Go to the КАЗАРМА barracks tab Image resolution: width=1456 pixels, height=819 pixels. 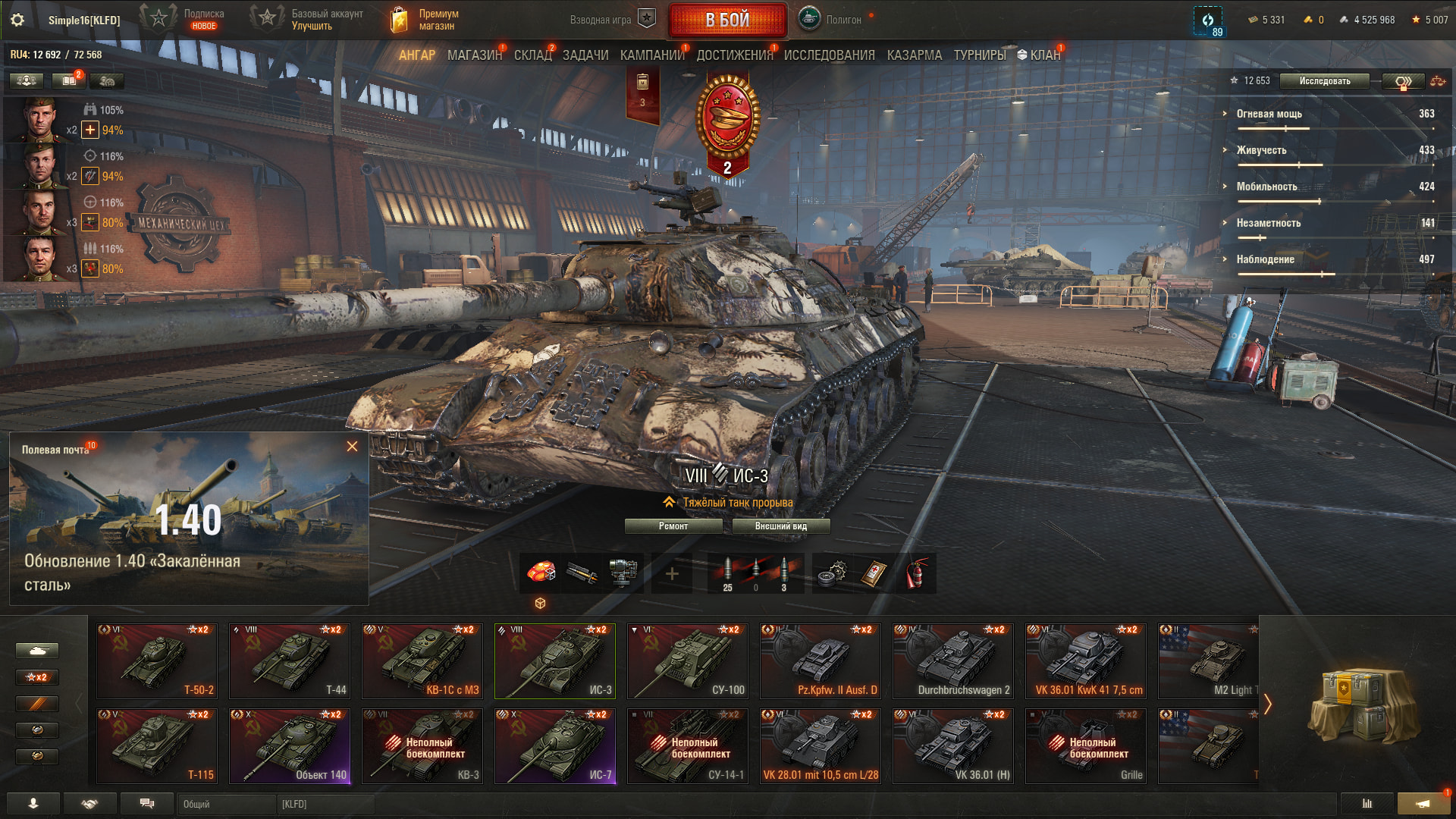click(x=914, y=55)
